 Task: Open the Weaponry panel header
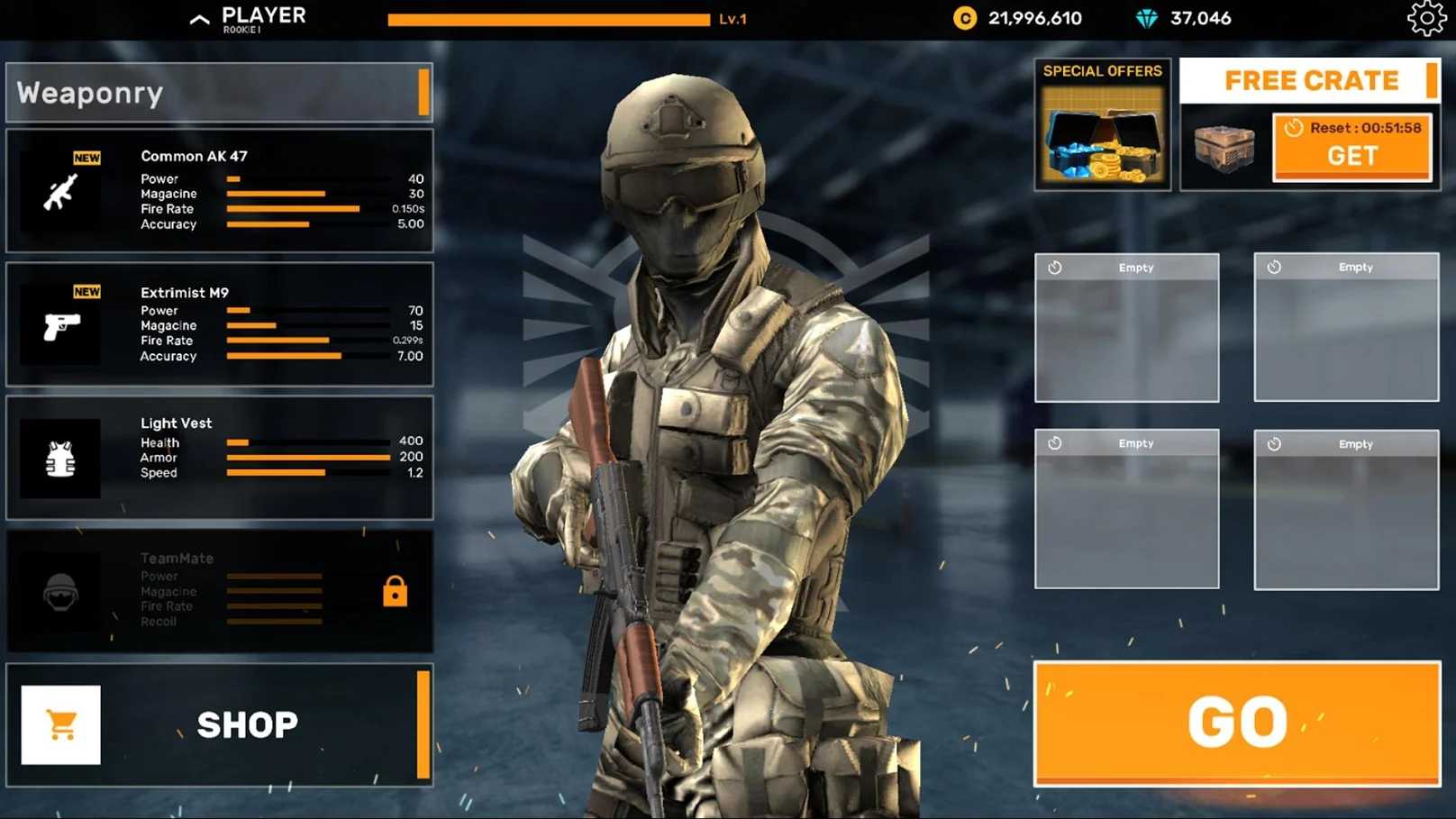pyautogui.click(x=219, y=93)
